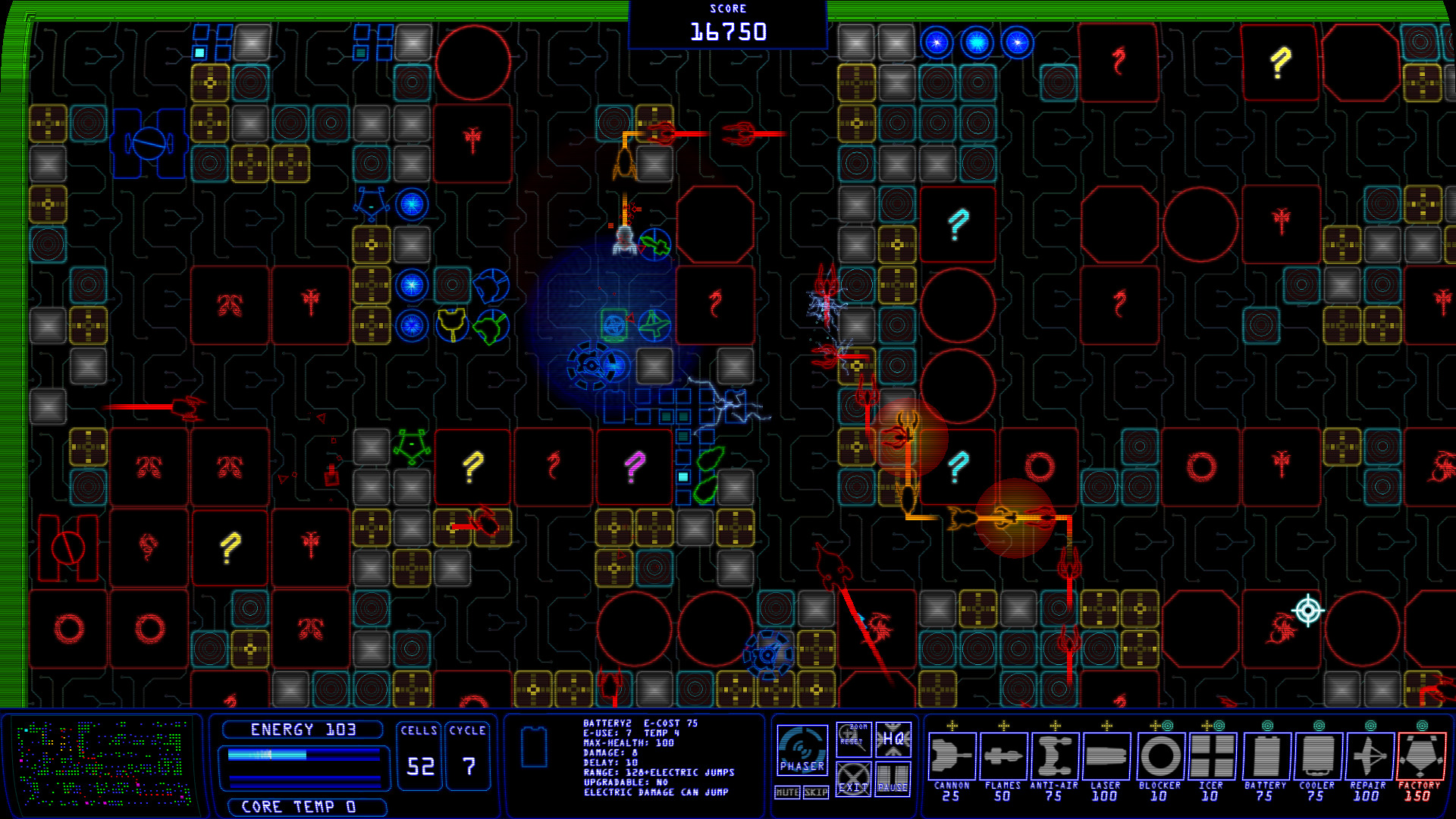Center view on the HQ
This screenshot has height=819, width=1456.
[895, 739]
